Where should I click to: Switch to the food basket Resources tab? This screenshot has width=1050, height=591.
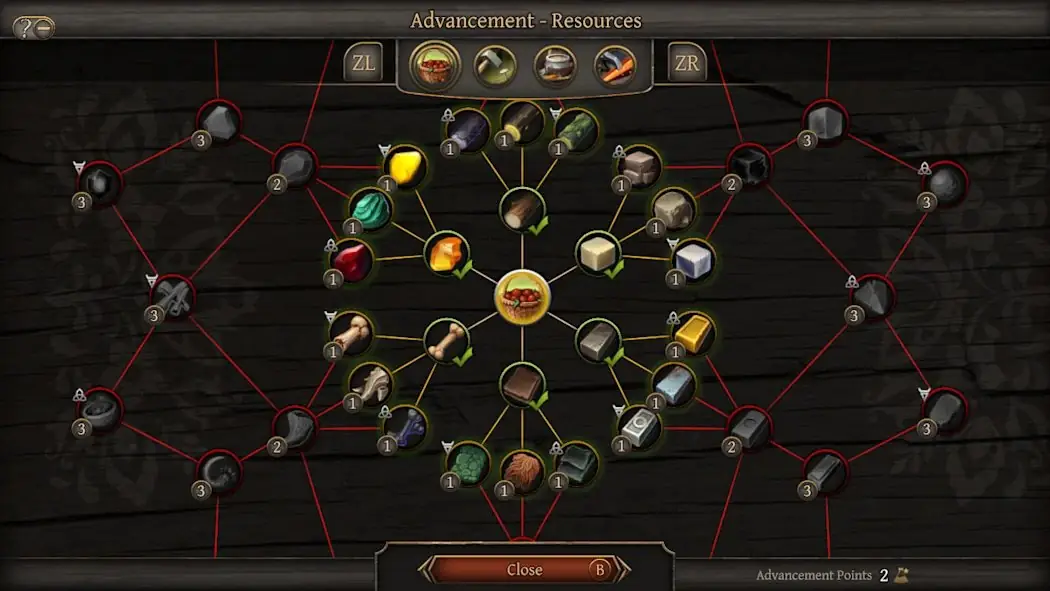click(x=435, y=65)
